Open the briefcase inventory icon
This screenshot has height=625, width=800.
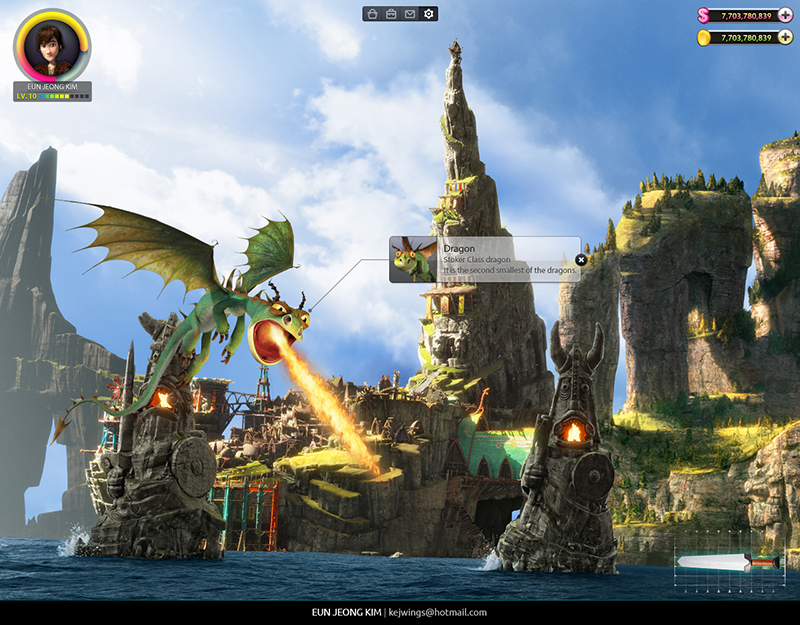pos(391,14)
